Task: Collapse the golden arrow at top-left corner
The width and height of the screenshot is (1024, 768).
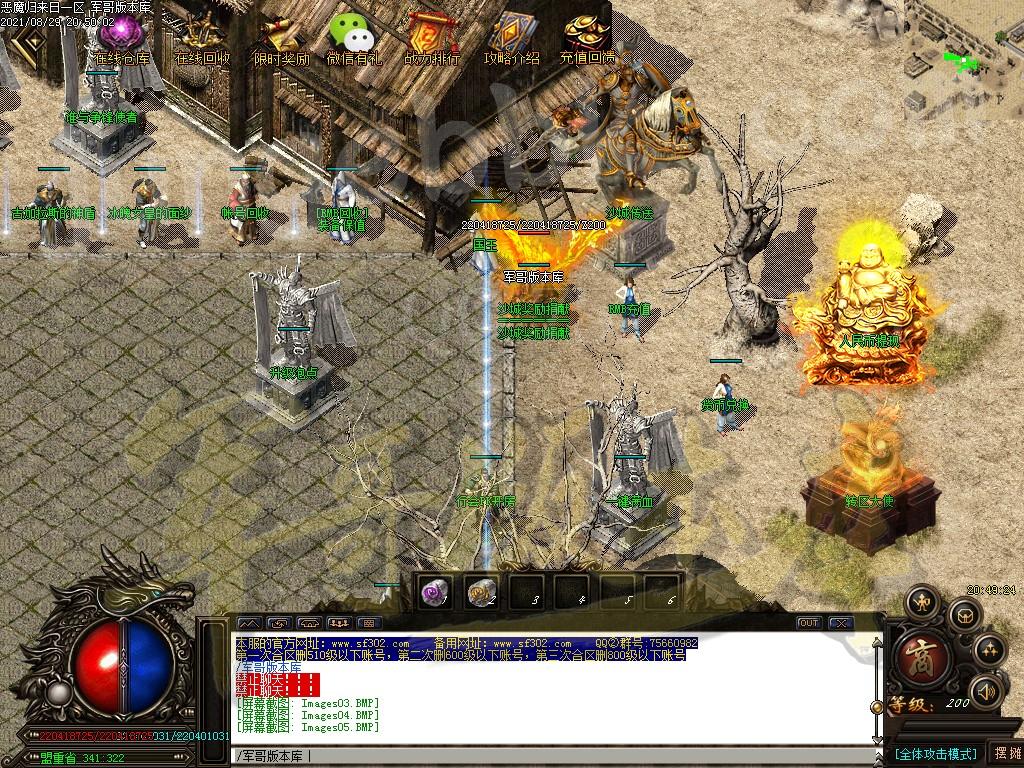Action: (x=28, y=40)
